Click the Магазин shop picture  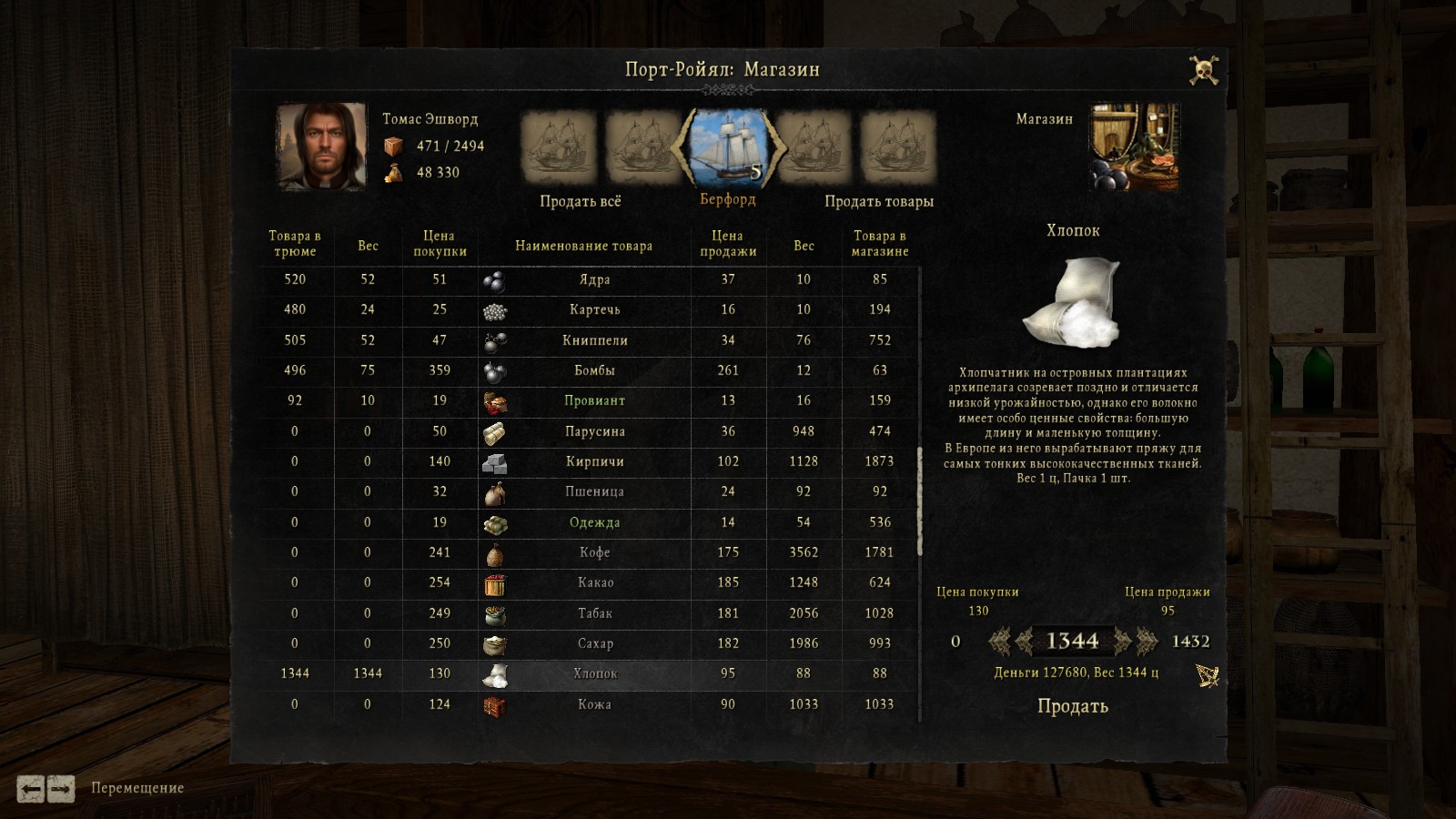coord(1134,147)
